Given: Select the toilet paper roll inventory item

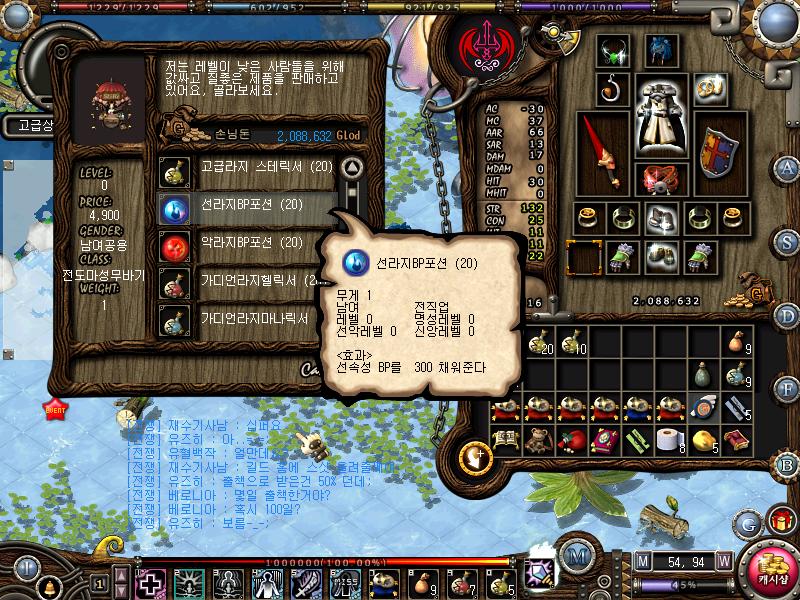Looking at the screenshot, I should (670, 438).
